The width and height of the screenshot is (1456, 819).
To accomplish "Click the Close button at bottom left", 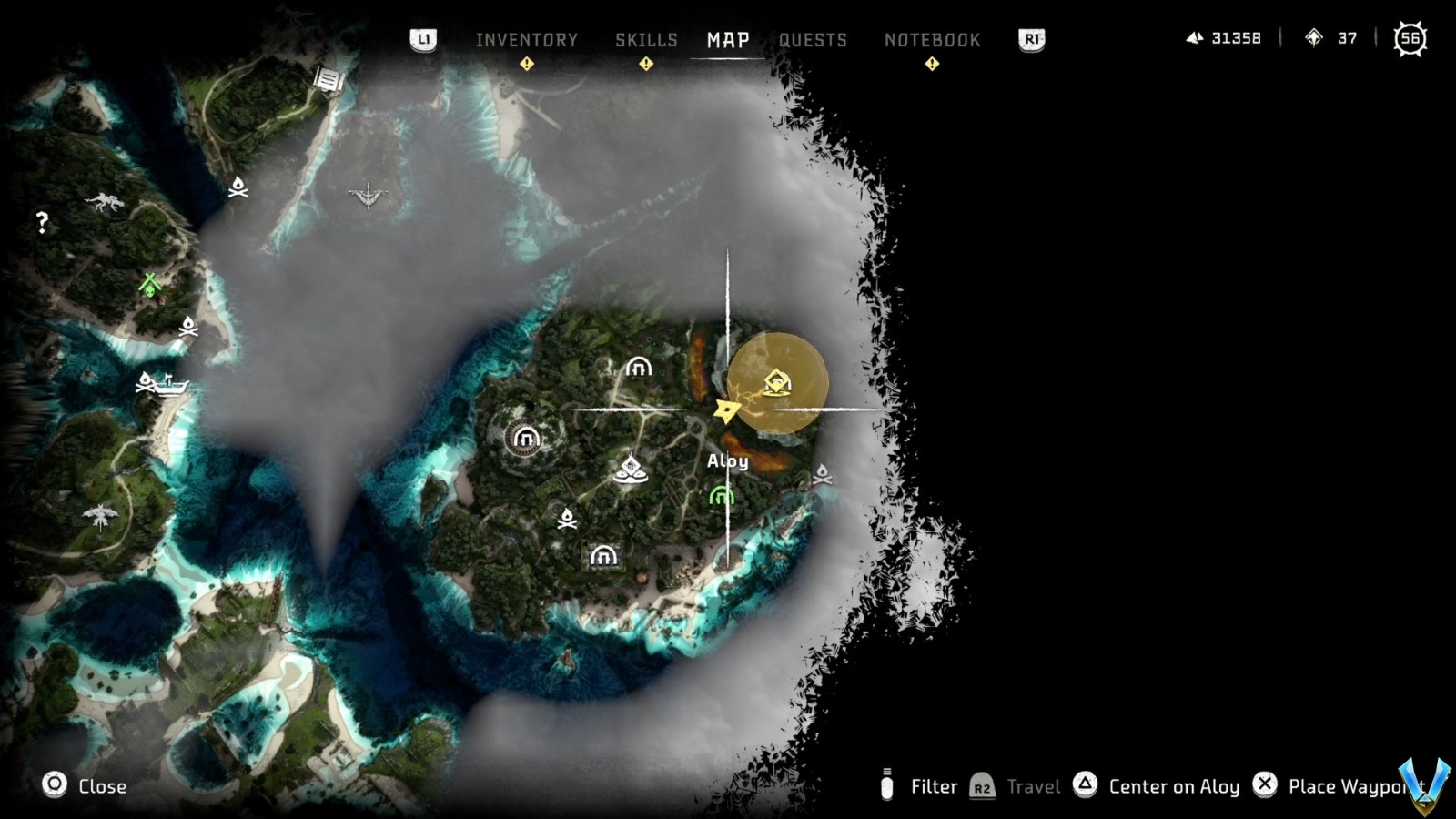I will (x=103, y=786).
